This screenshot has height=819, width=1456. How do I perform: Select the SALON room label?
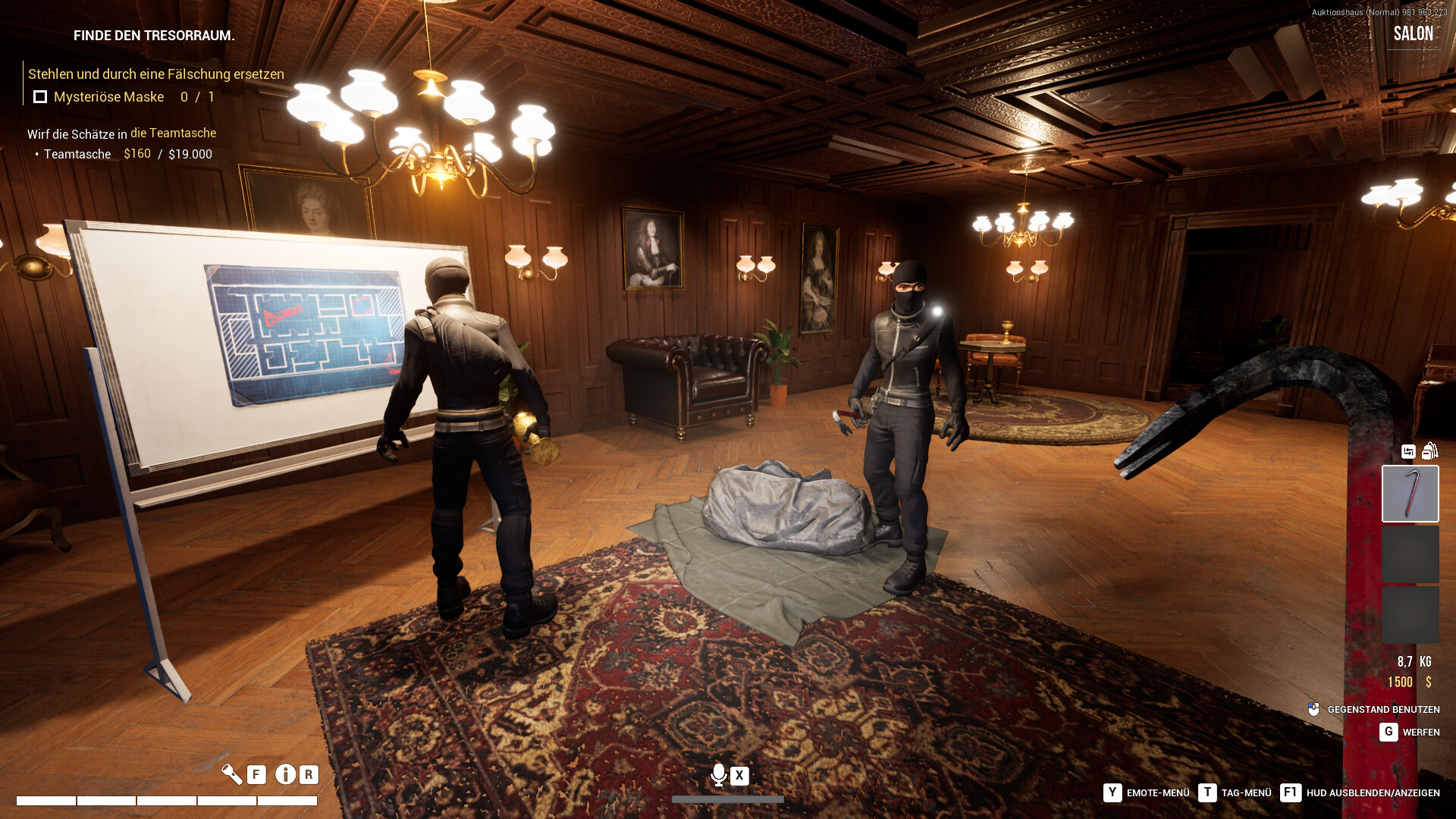(x=1414, y=33)
